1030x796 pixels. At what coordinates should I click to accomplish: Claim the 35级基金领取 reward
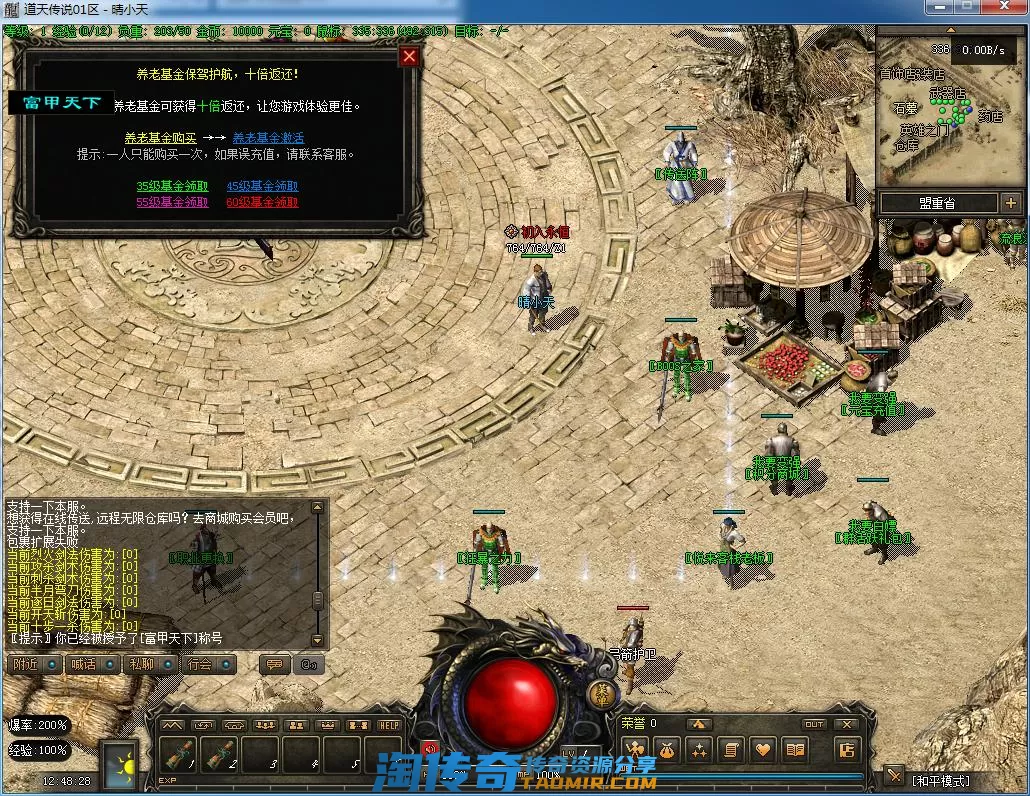pos(172,186)
